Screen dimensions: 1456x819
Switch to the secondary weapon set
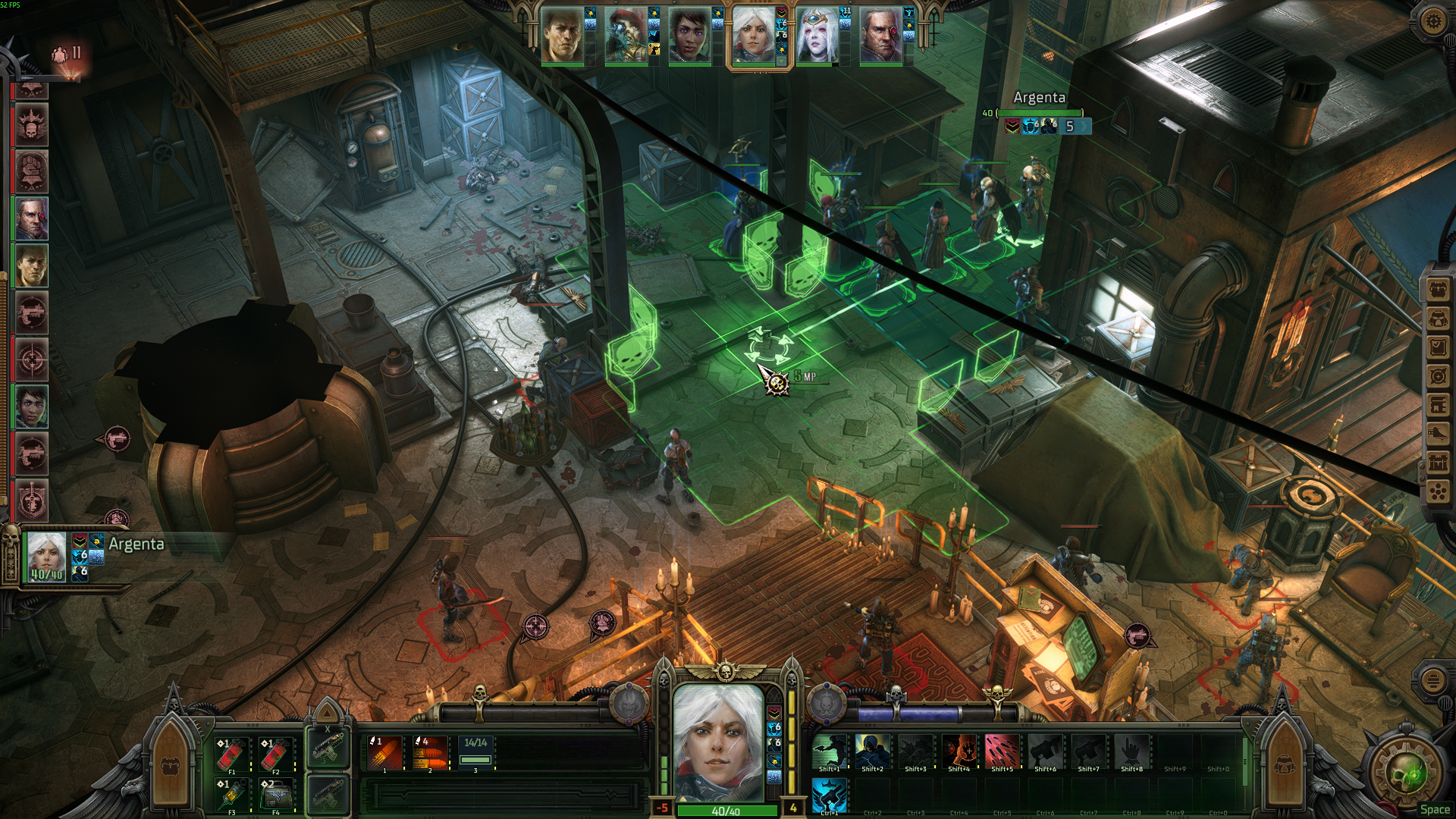tap(328, 792)
